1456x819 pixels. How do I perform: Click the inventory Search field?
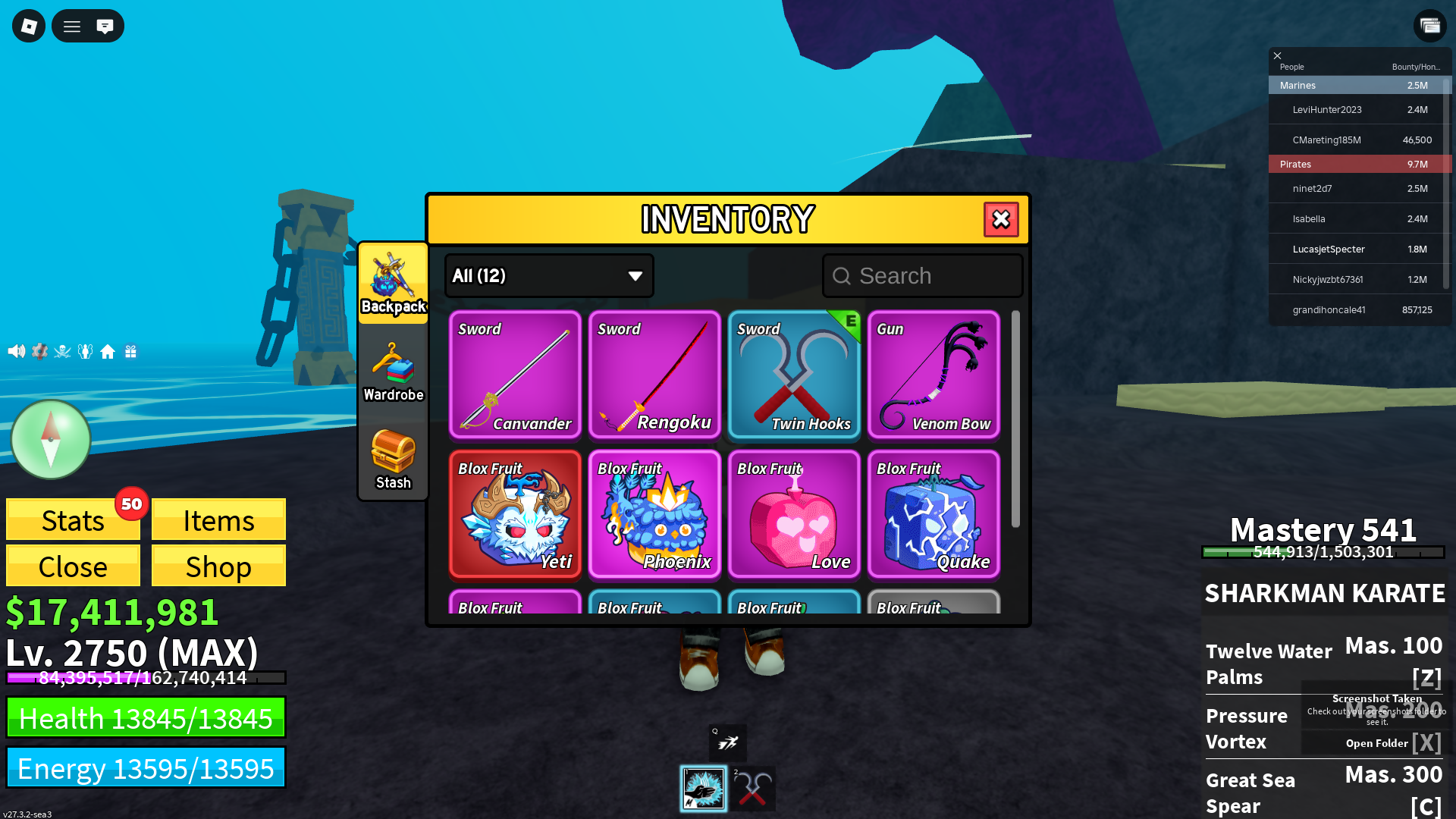[x=923, y=276]
